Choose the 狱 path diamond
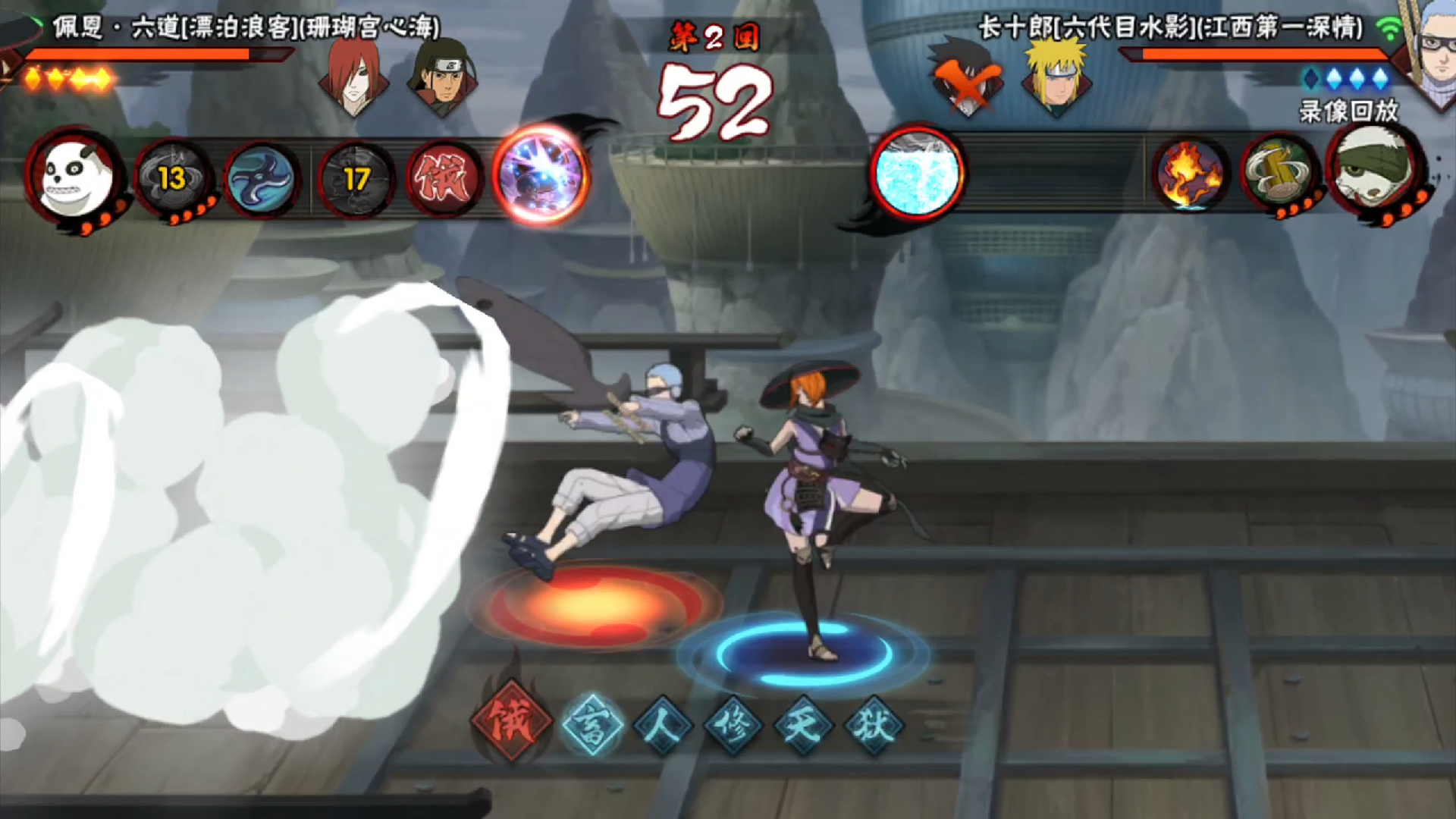1456x819 pixels. click(874, 724)
